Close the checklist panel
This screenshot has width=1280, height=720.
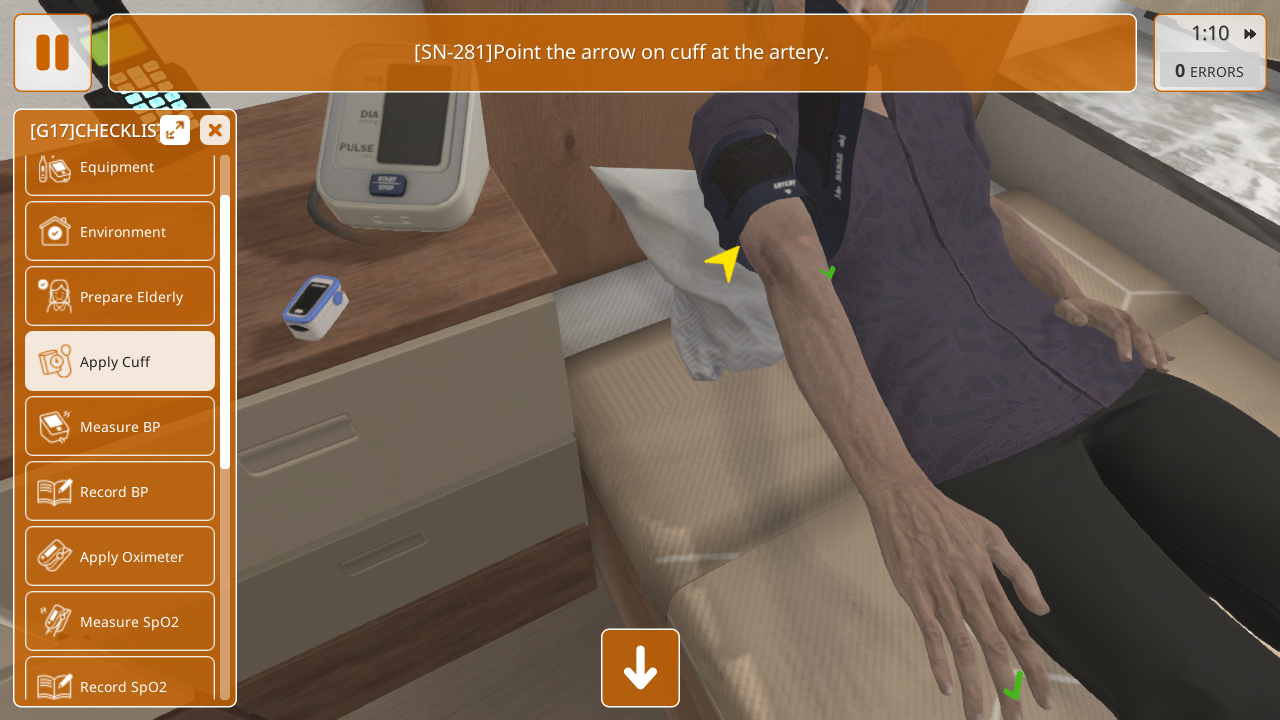[x=215, y=130]
